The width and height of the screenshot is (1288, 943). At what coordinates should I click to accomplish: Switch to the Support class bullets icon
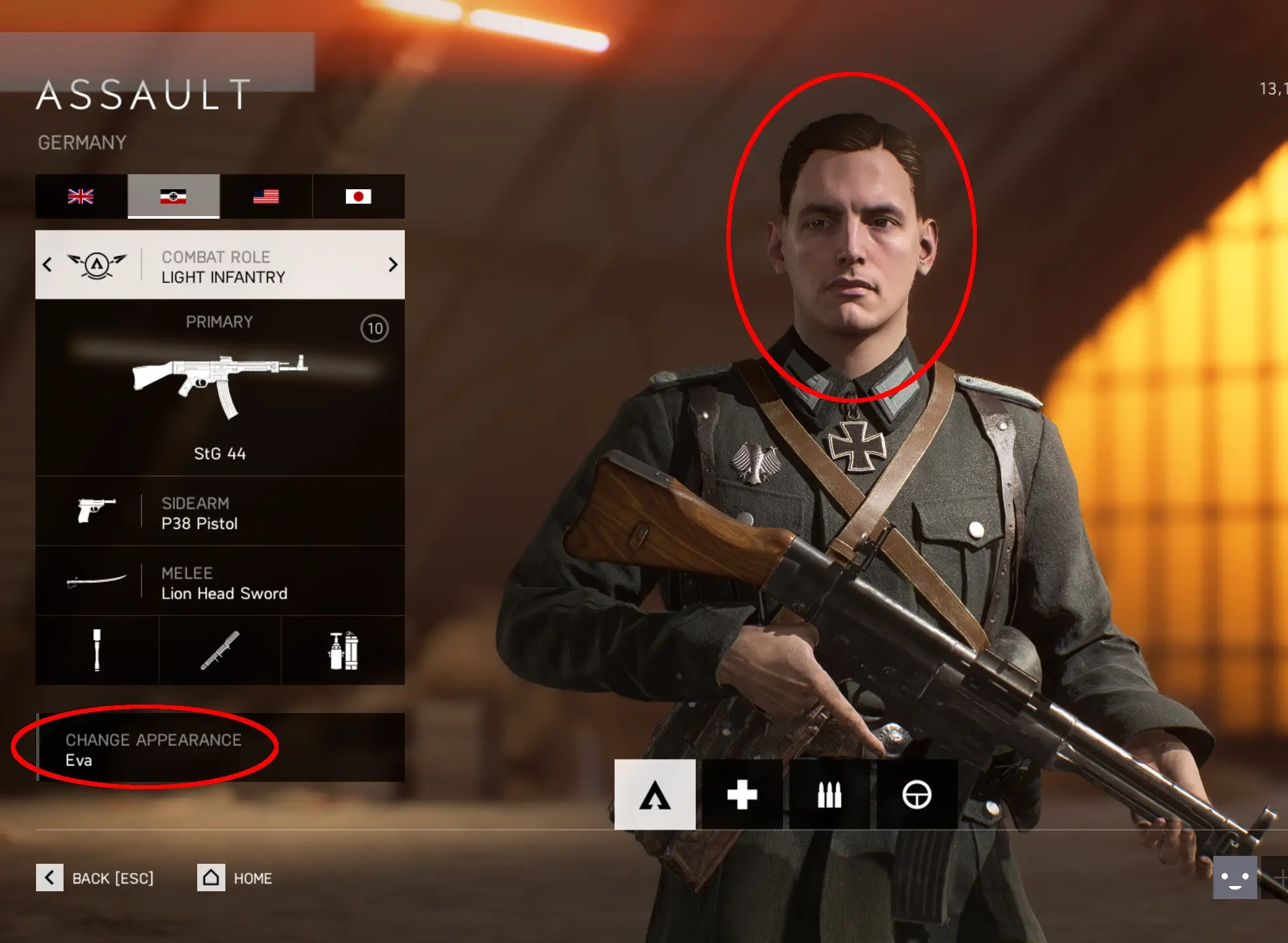coord(829,795)
